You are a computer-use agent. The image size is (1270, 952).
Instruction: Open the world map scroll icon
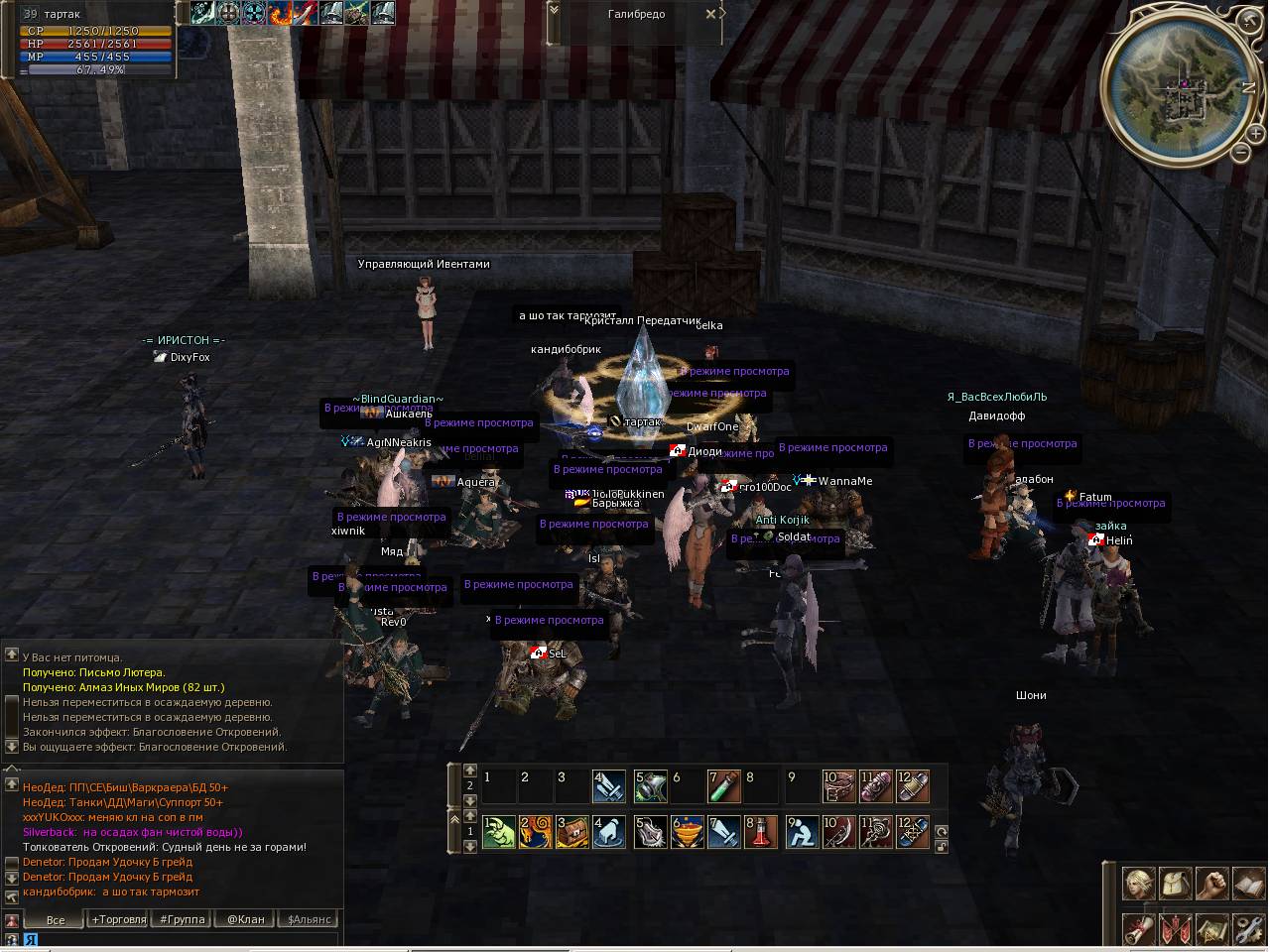[1212, 930]
